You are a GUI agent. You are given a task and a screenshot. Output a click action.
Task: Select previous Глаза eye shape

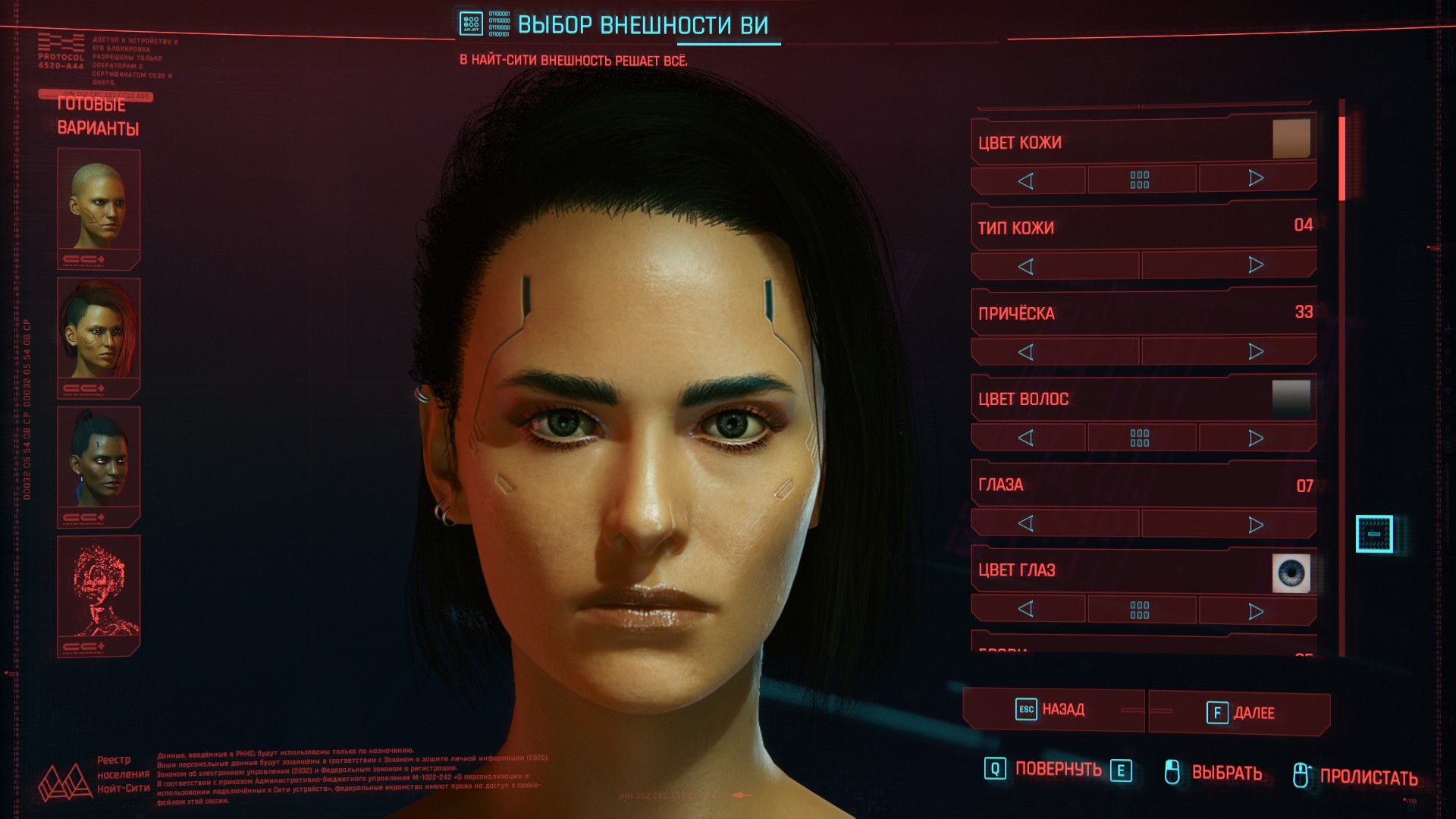pyautogui.click(x=1026, y=523)
